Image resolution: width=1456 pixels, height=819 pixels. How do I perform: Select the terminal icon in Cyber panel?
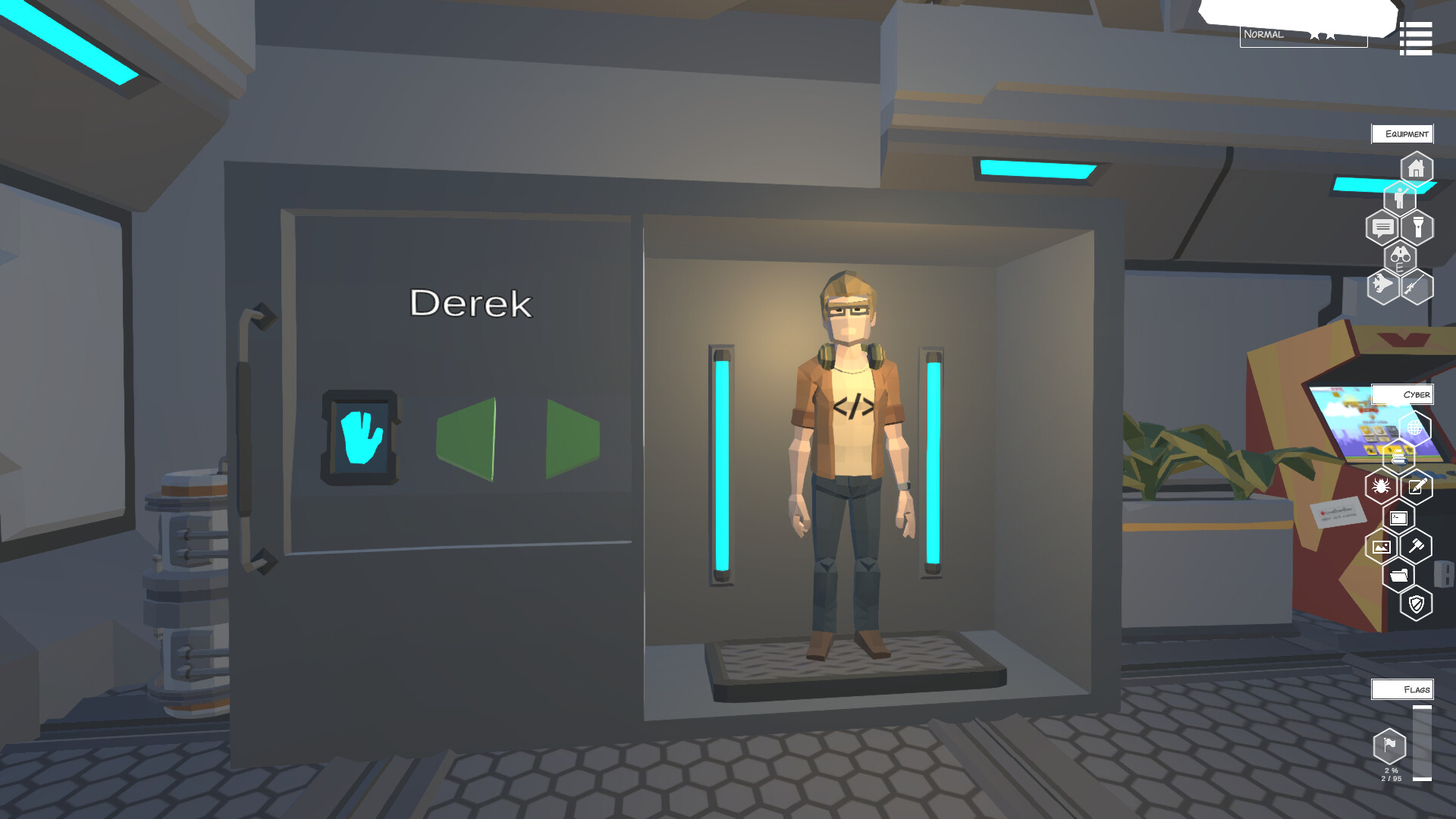point(1399,517)
